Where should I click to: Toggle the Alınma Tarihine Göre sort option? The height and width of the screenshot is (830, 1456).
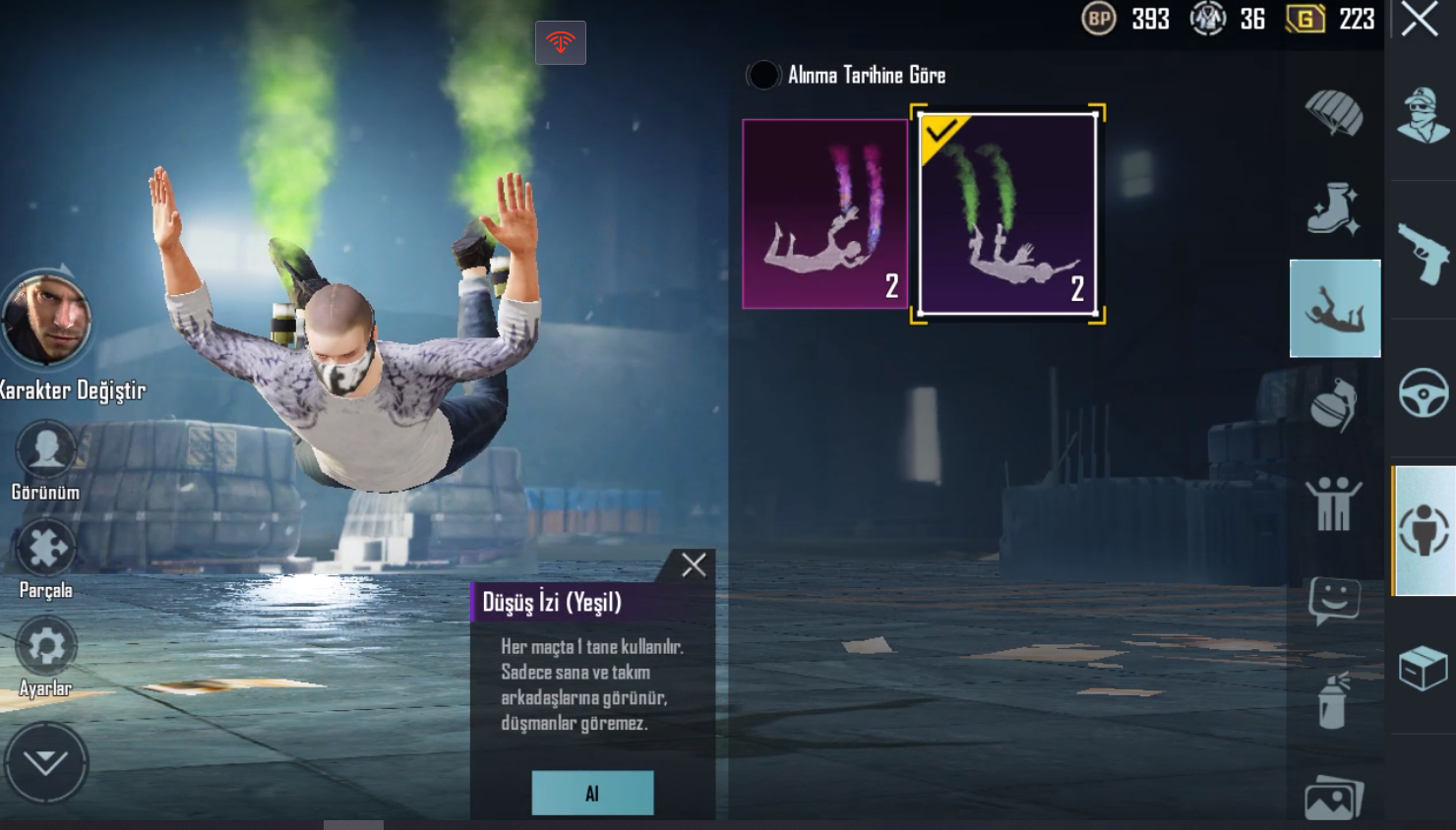tap(763, 75)
